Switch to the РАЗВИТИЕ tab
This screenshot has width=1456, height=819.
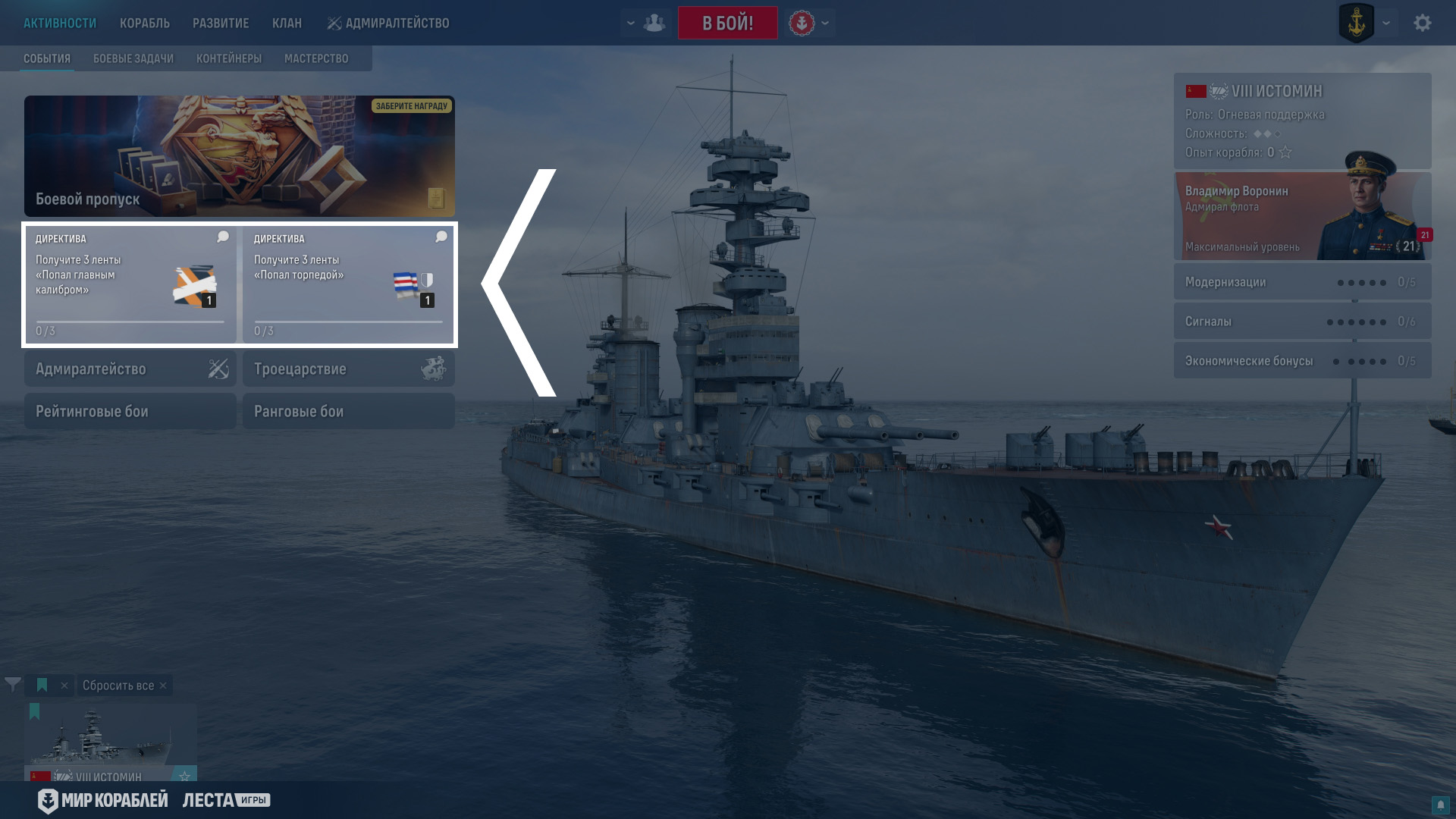point(221,24)
